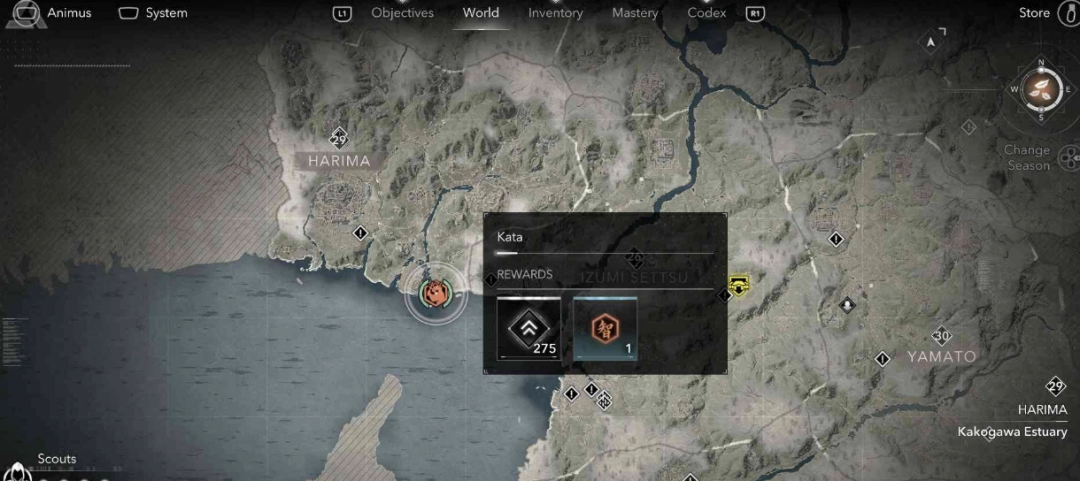Viewport: 1080px width, 481px height.
Task: Go to the Mastery tab
Action: pos(635,13)
